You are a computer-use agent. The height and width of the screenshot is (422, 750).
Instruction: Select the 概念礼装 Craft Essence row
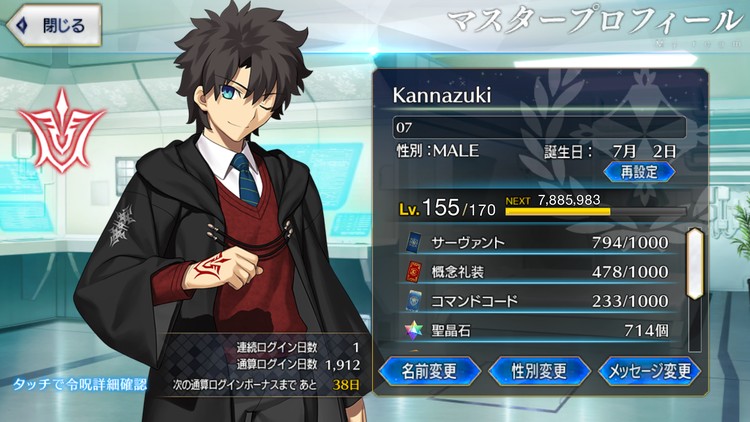(540, 271)
